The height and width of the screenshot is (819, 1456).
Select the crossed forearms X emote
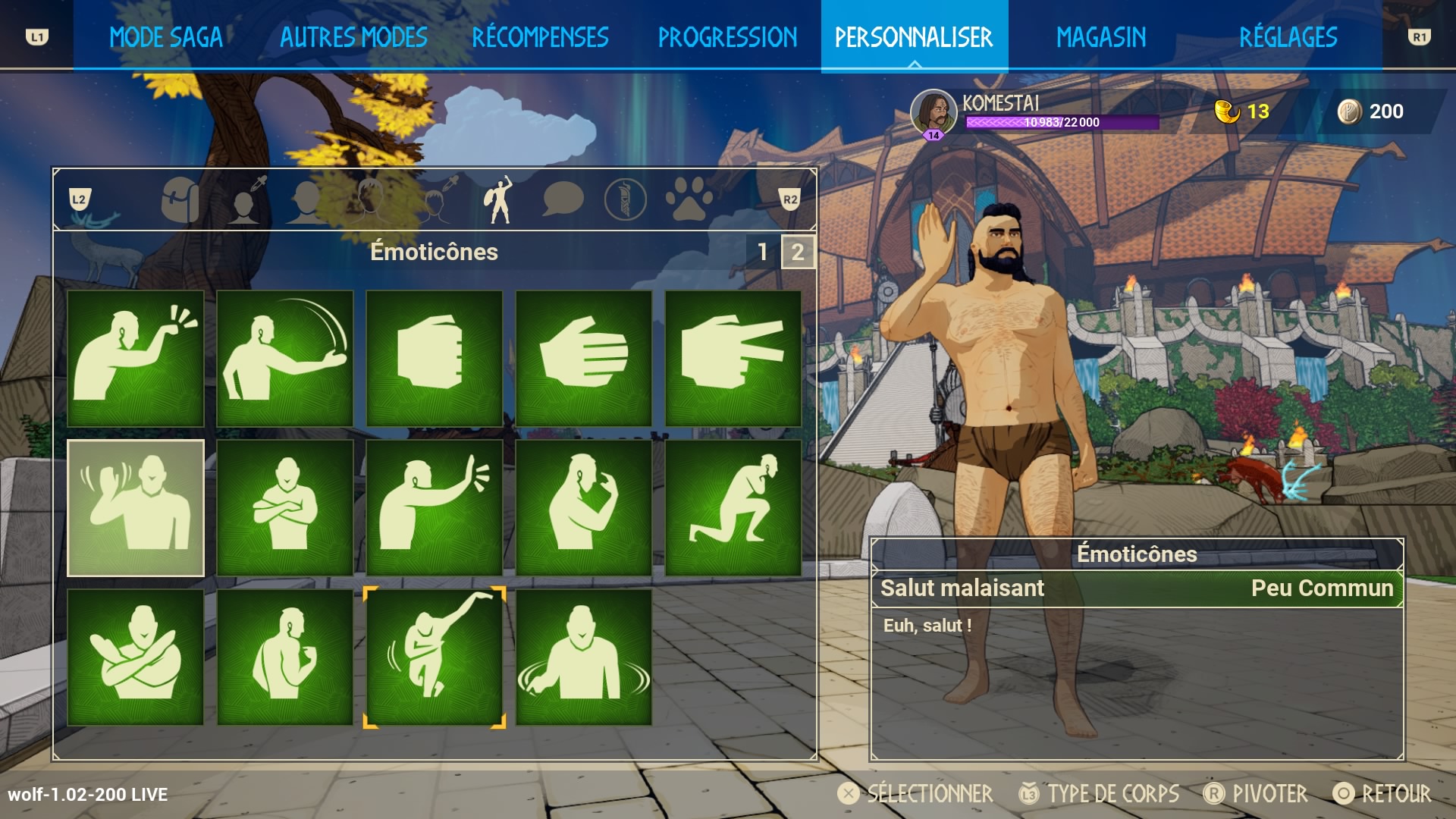[x=136, y=657]
